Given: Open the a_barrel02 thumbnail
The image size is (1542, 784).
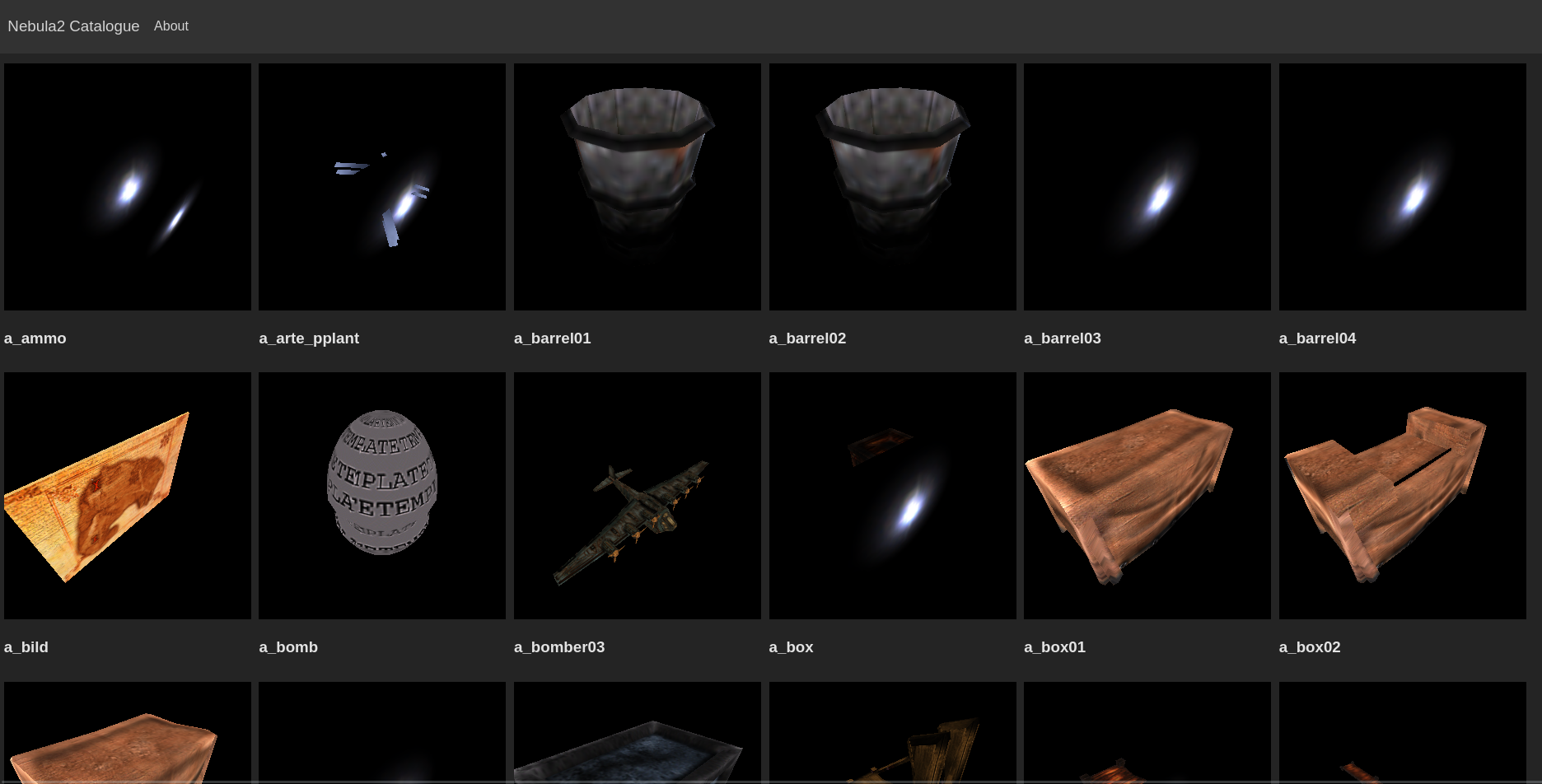Looking at the screenshot, I should coord(892,186).
